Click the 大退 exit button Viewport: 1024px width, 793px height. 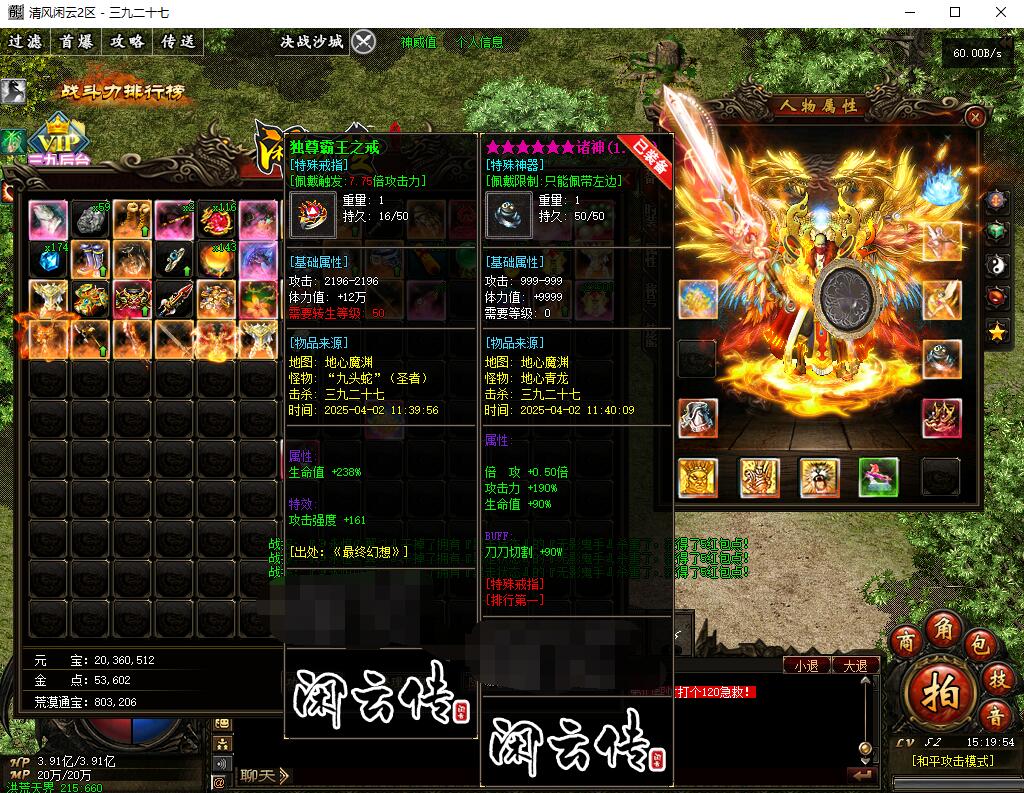pyautogui.click(x=855, y=665)
